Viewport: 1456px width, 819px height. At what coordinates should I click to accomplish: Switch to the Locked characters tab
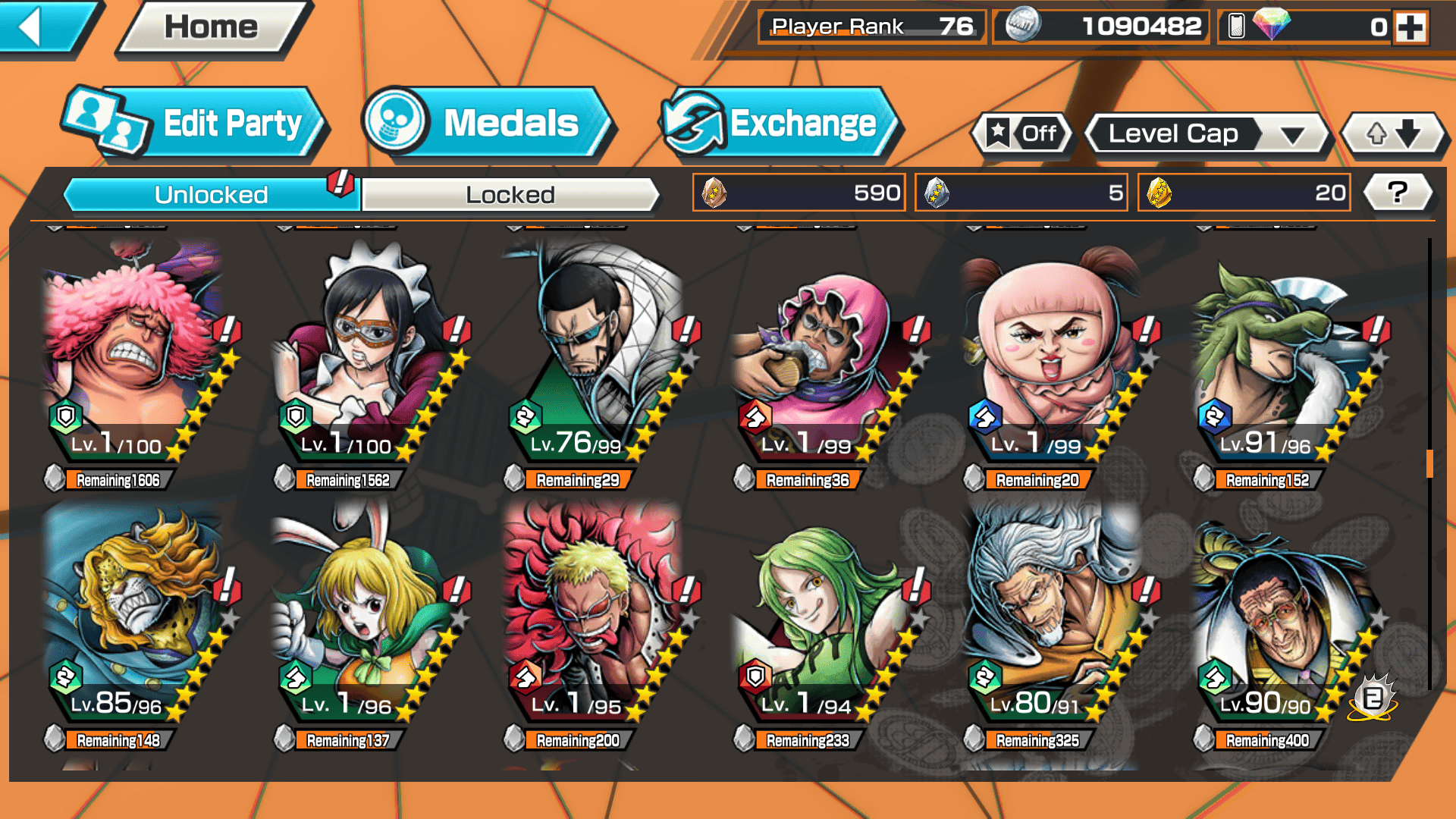pos(510,195)
